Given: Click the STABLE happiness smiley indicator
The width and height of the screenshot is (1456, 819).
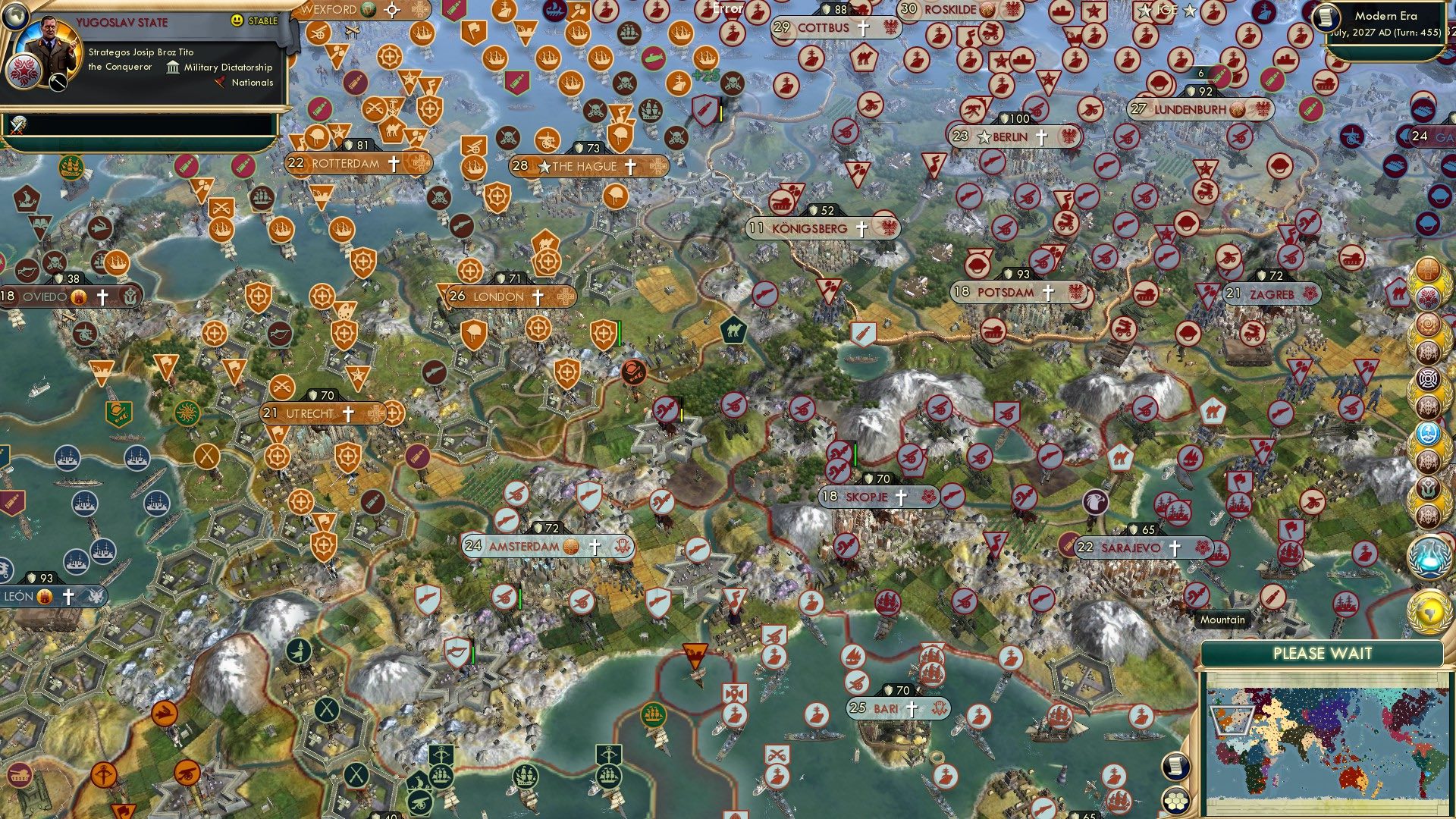Looking at the screenshot, I should tap(236, 20).
